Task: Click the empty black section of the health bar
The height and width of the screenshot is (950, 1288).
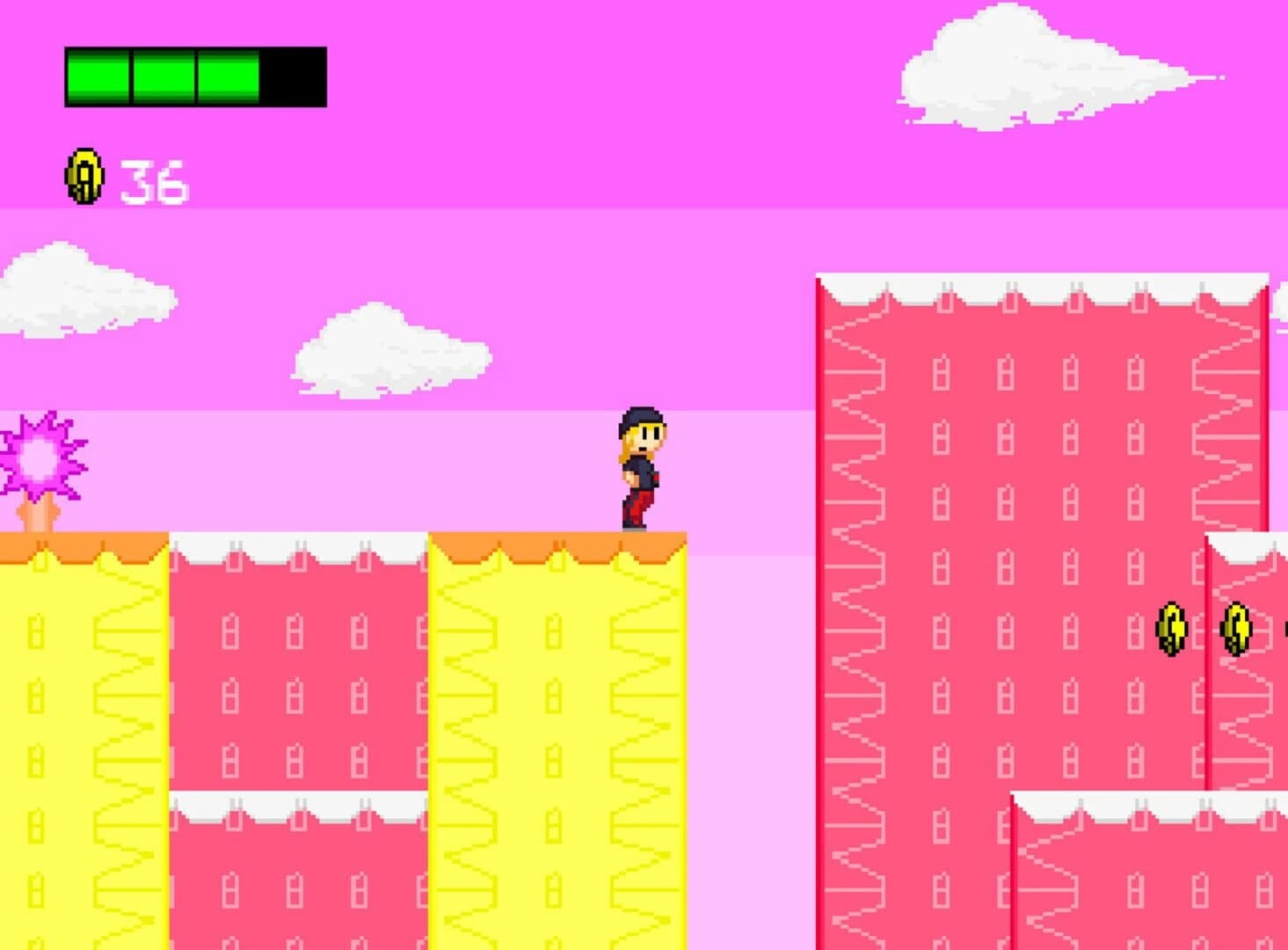Action: point(295,75)
